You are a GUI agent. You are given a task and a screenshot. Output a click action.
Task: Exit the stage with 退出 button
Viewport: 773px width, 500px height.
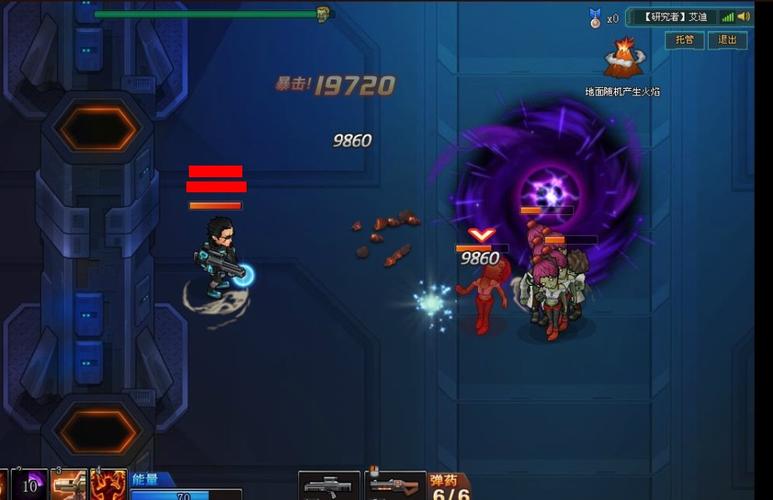click(727, 40)
